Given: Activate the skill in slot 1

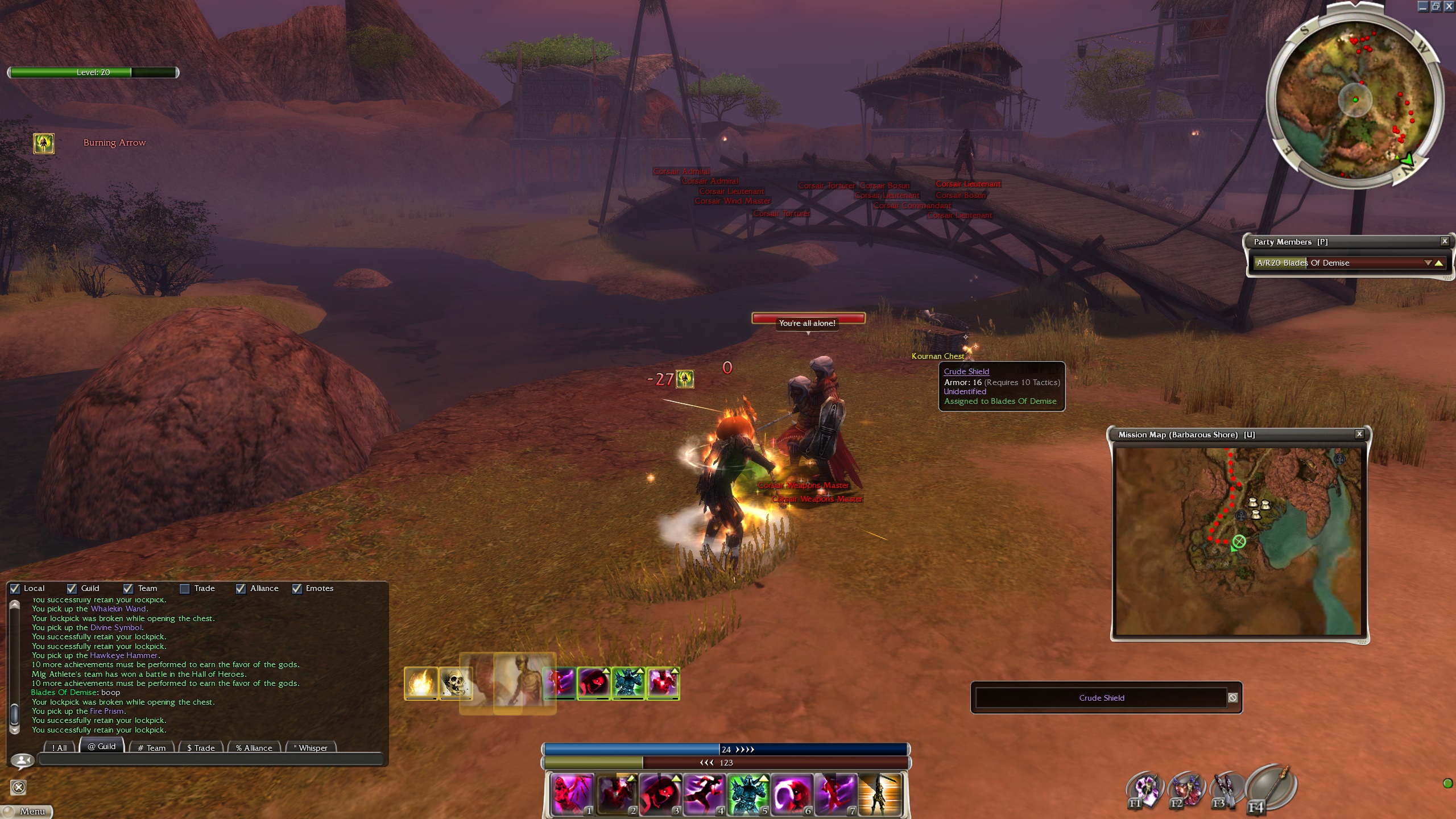Looking at the screenshot, I should pyautogui.click(x=571, y=793).
